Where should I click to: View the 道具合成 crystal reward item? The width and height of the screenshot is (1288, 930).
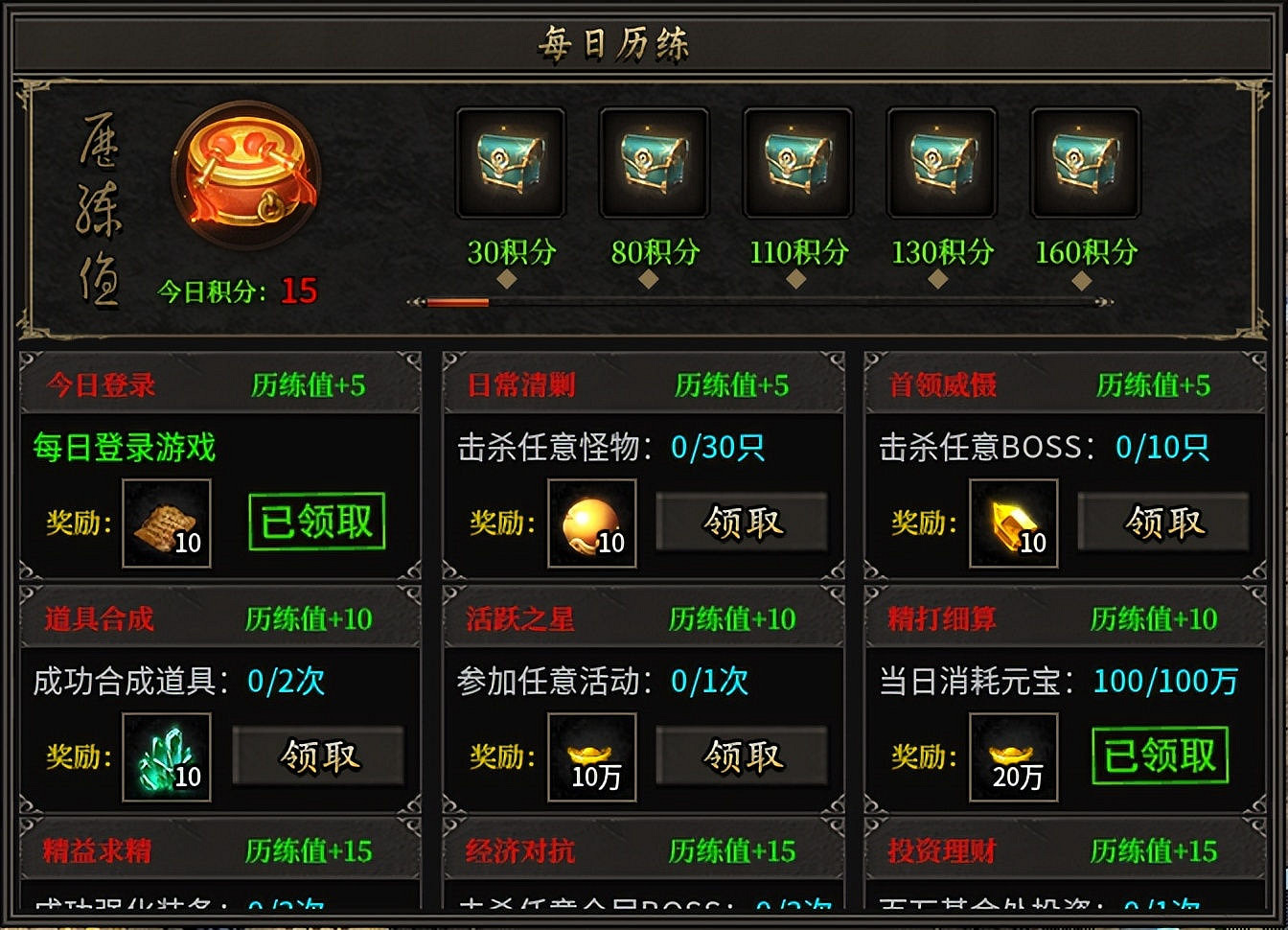[x=167, y=757]
